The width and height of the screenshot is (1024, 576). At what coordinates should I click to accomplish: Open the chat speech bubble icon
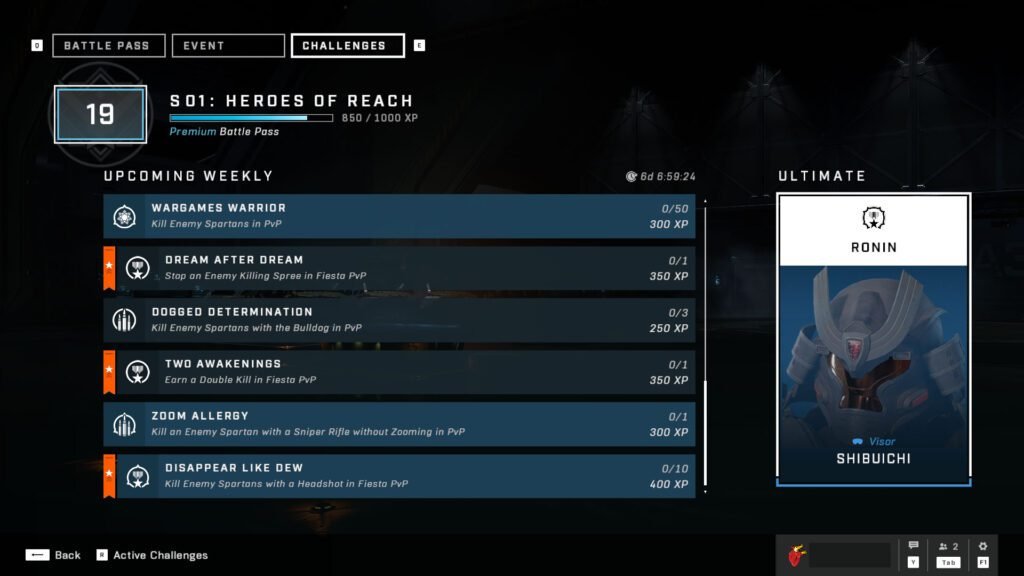913,547
